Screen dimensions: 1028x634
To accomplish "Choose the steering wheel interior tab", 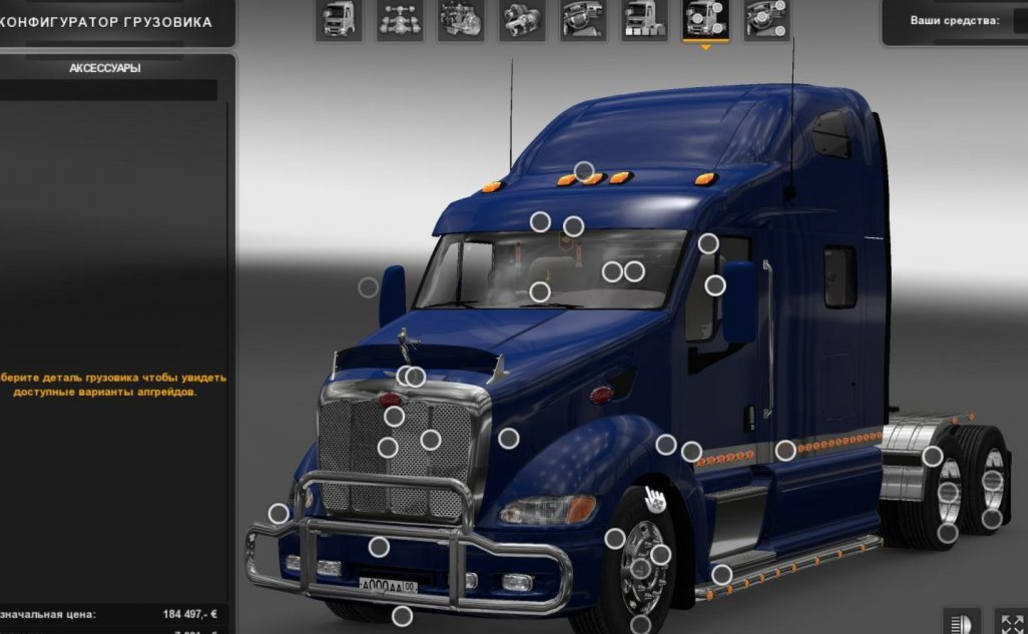I will point(583,19).
